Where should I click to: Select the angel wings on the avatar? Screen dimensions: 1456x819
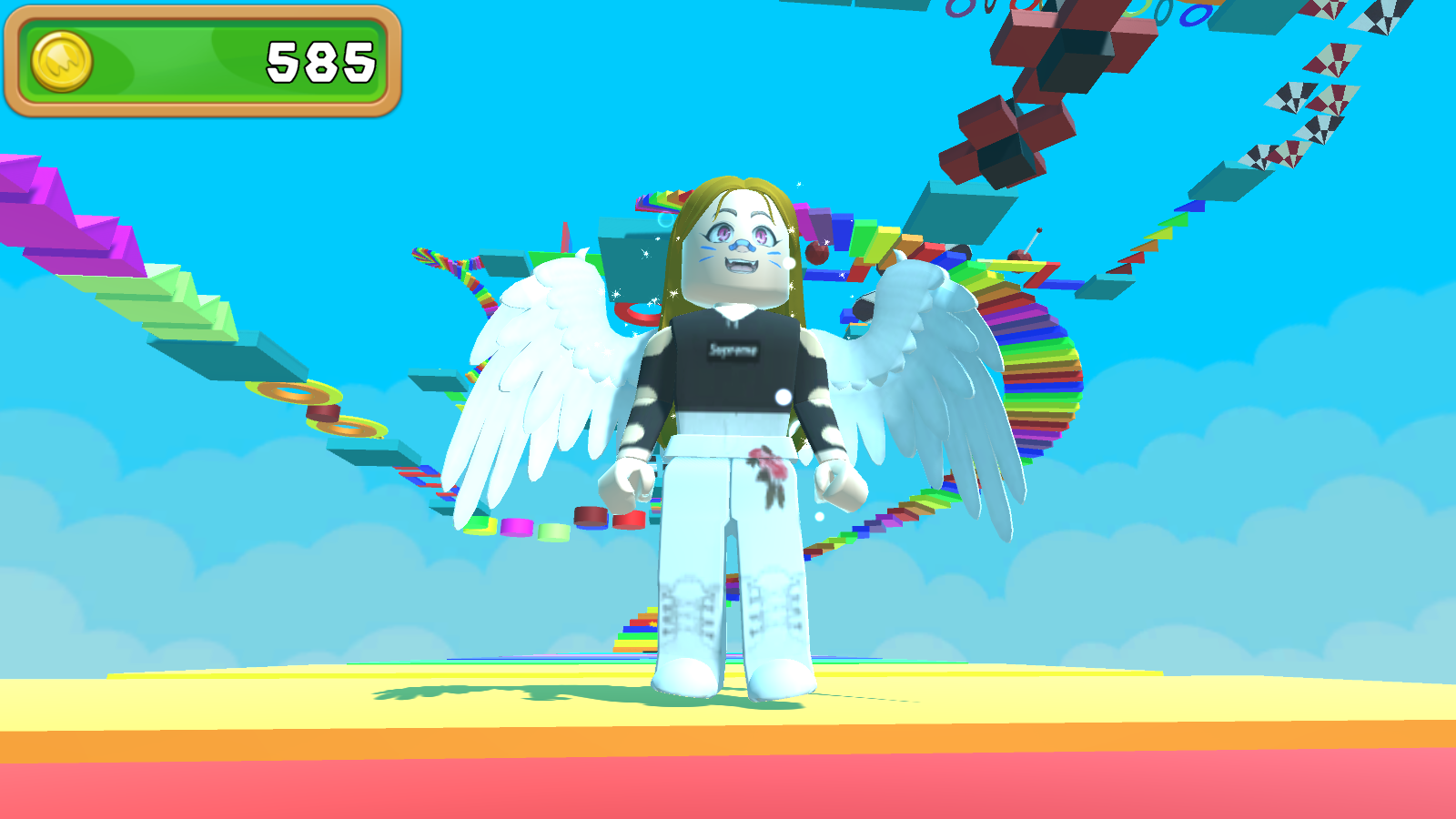[x=537, y=382]
